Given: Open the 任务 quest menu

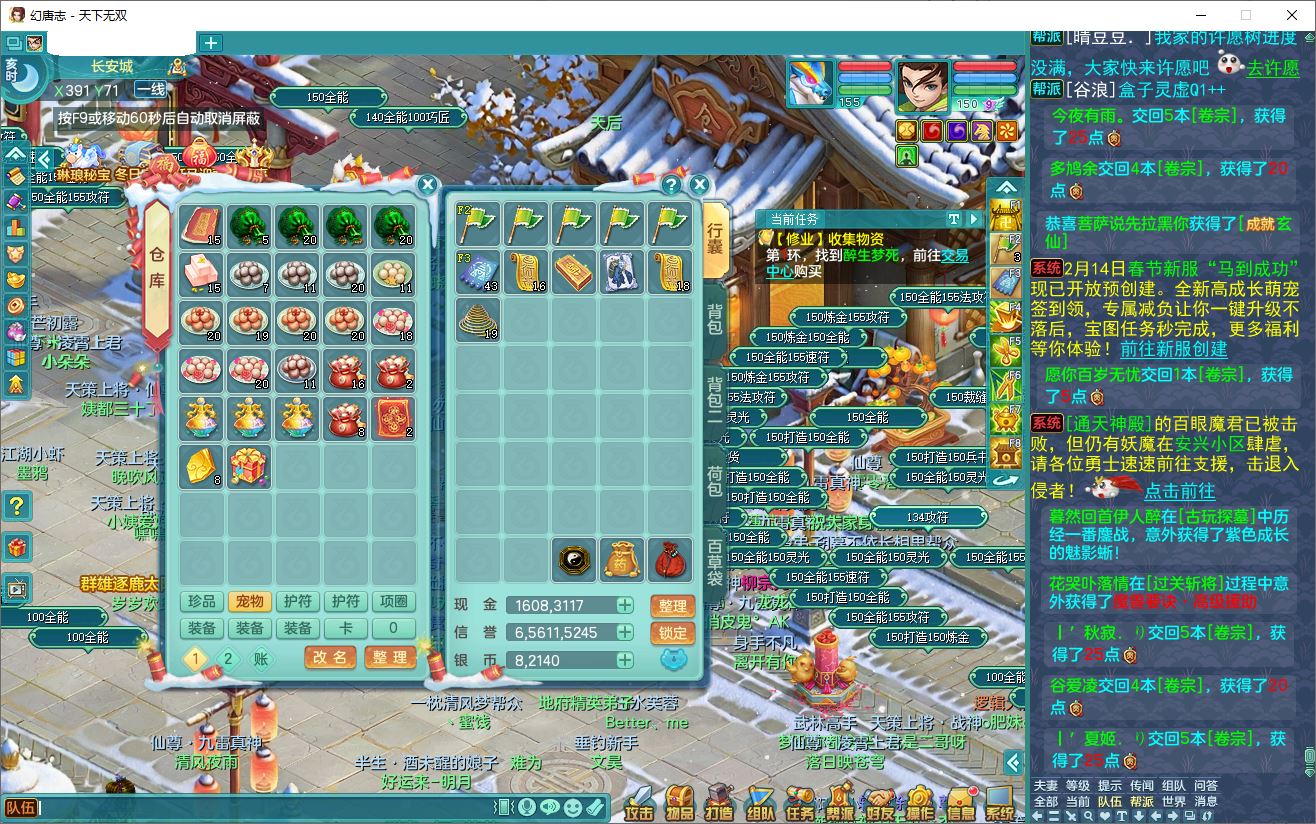Looking at the screenshot, I should coord(800,802).
